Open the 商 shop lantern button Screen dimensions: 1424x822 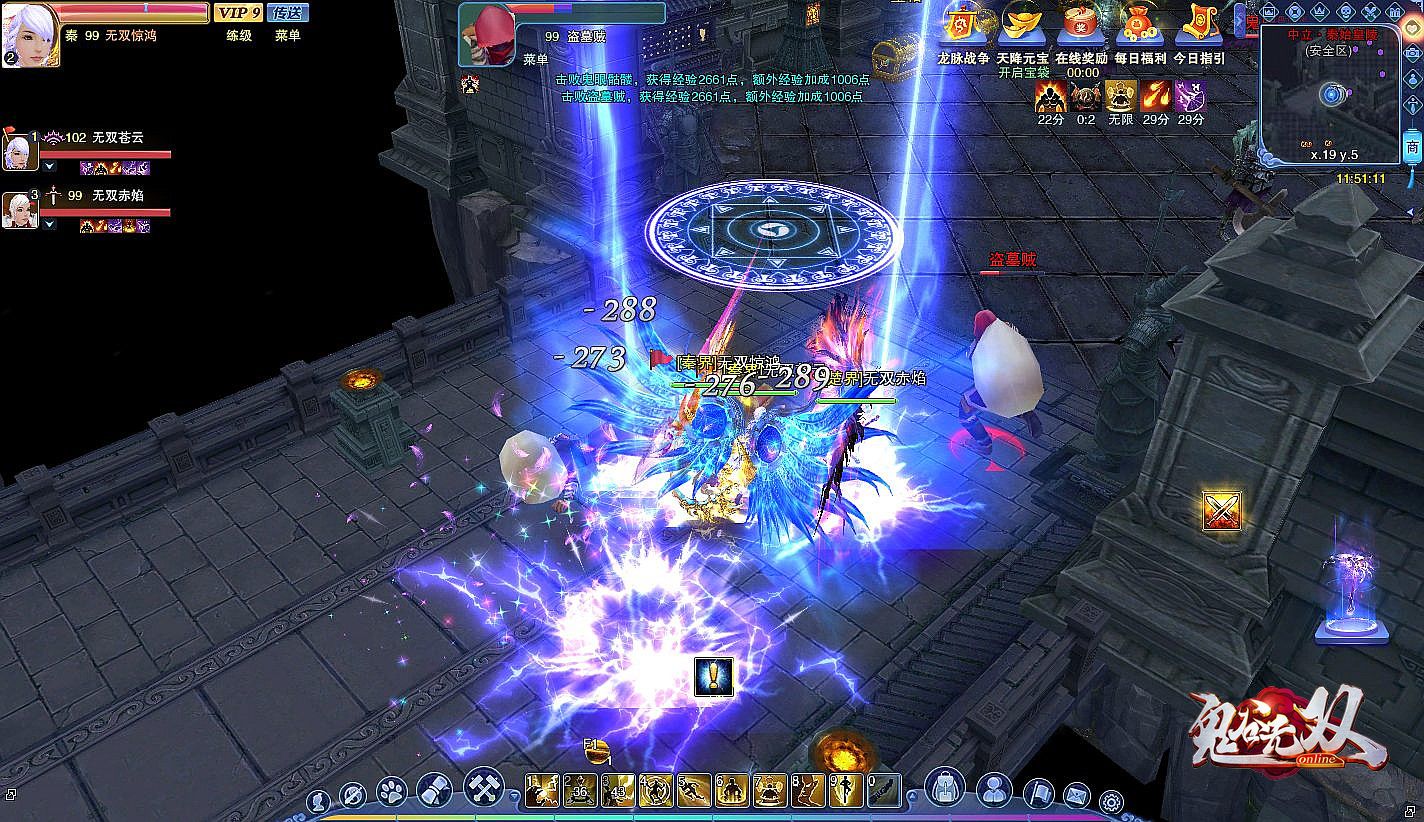point(1412,148)
